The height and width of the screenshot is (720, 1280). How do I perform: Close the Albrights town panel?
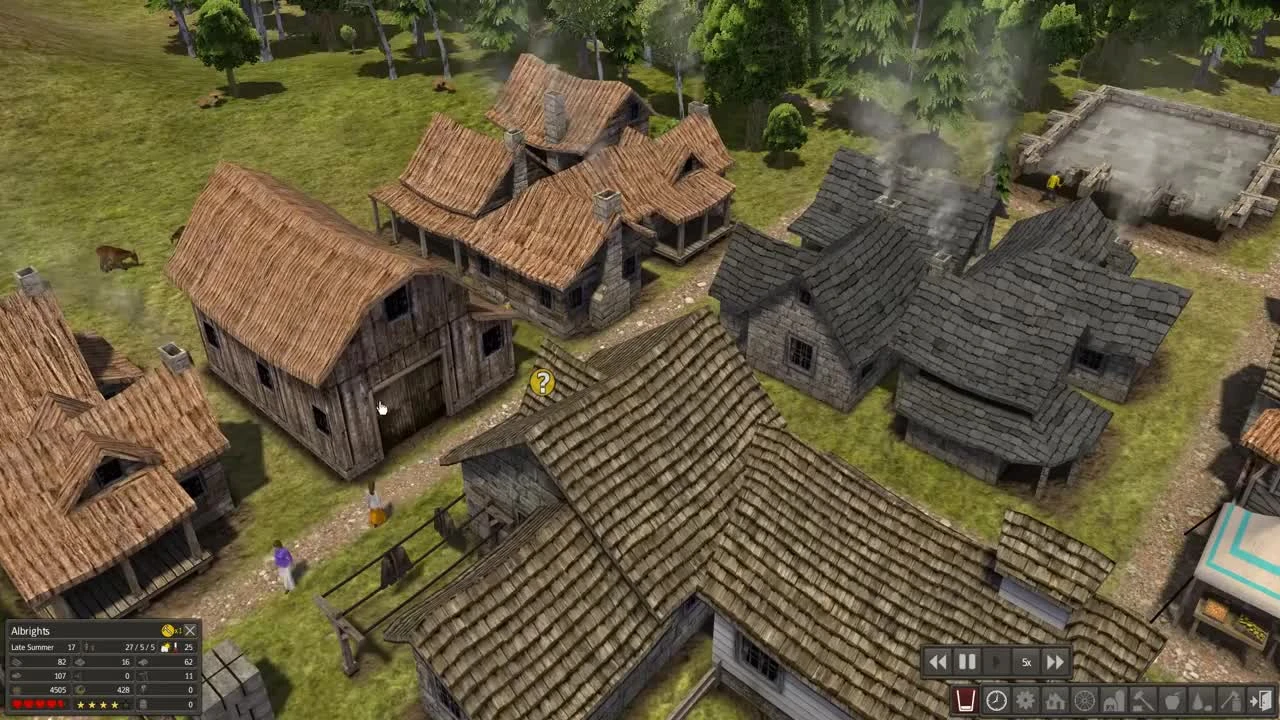[x=191, y=631]
